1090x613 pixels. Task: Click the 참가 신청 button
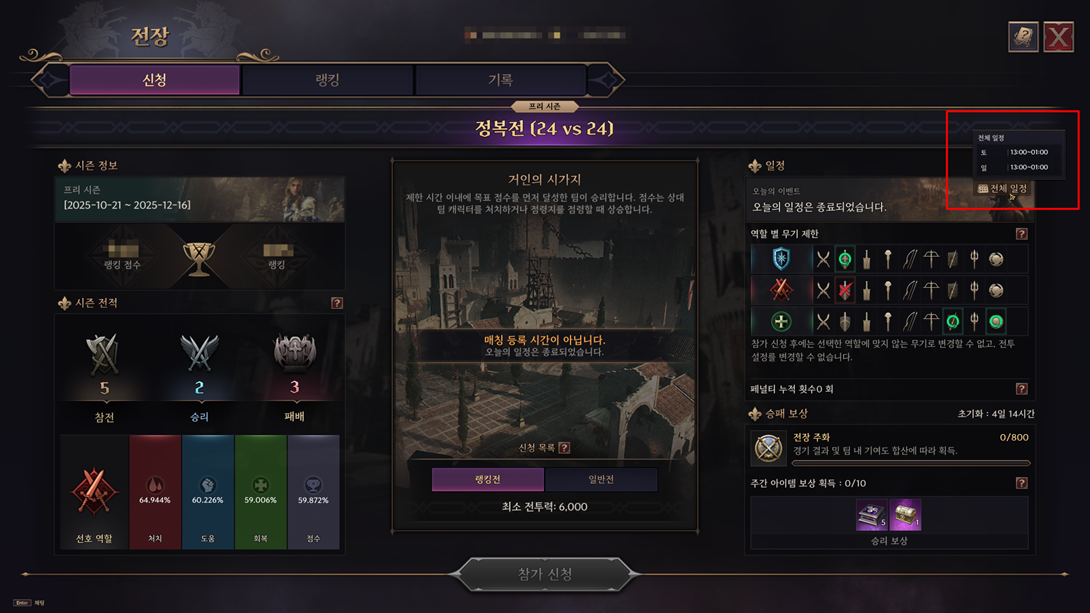click(x=545, y=574)
